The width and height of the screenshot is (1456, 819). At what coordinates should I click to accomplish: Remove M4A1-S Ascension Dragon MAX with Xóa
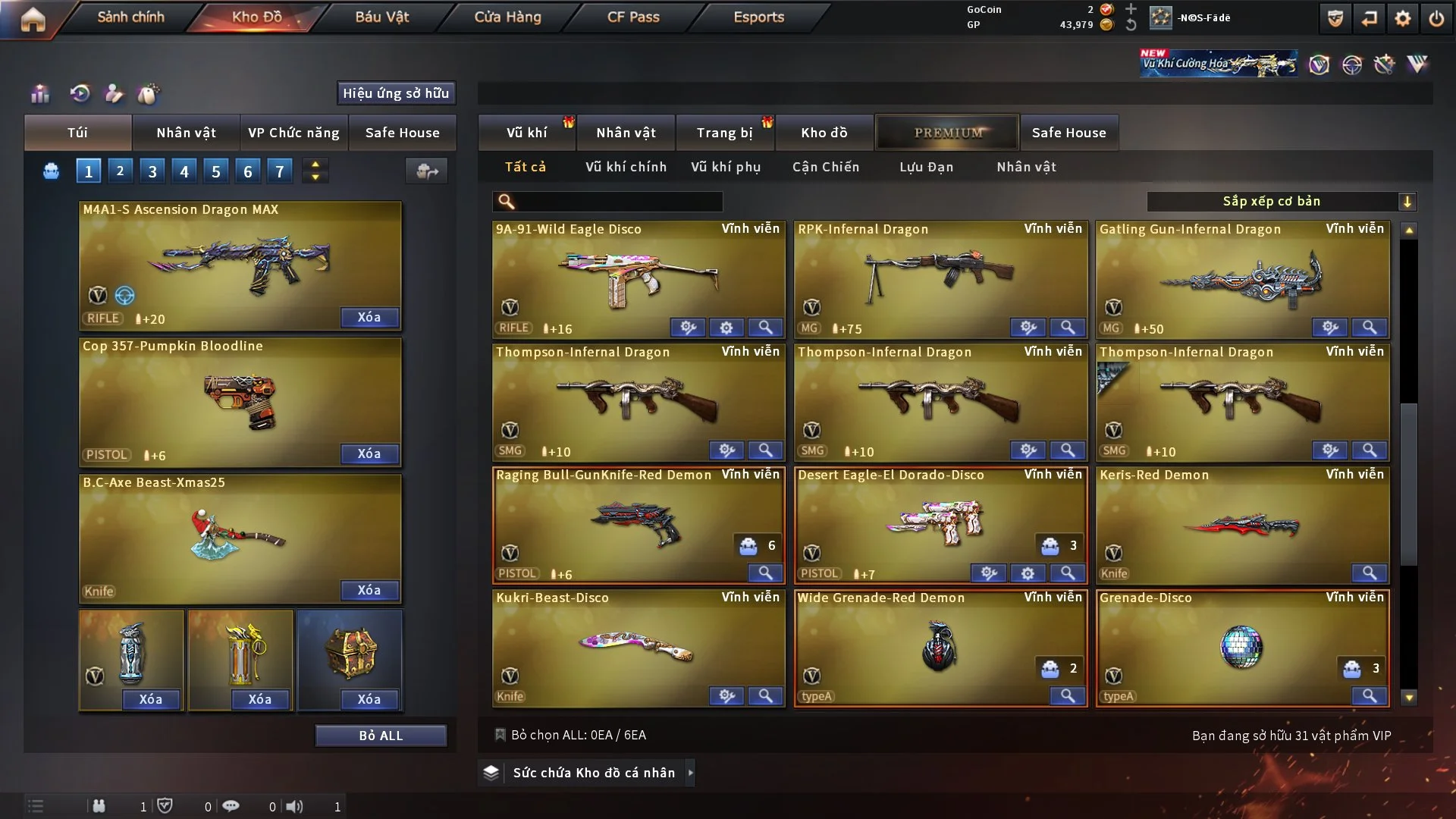(369, 317)
